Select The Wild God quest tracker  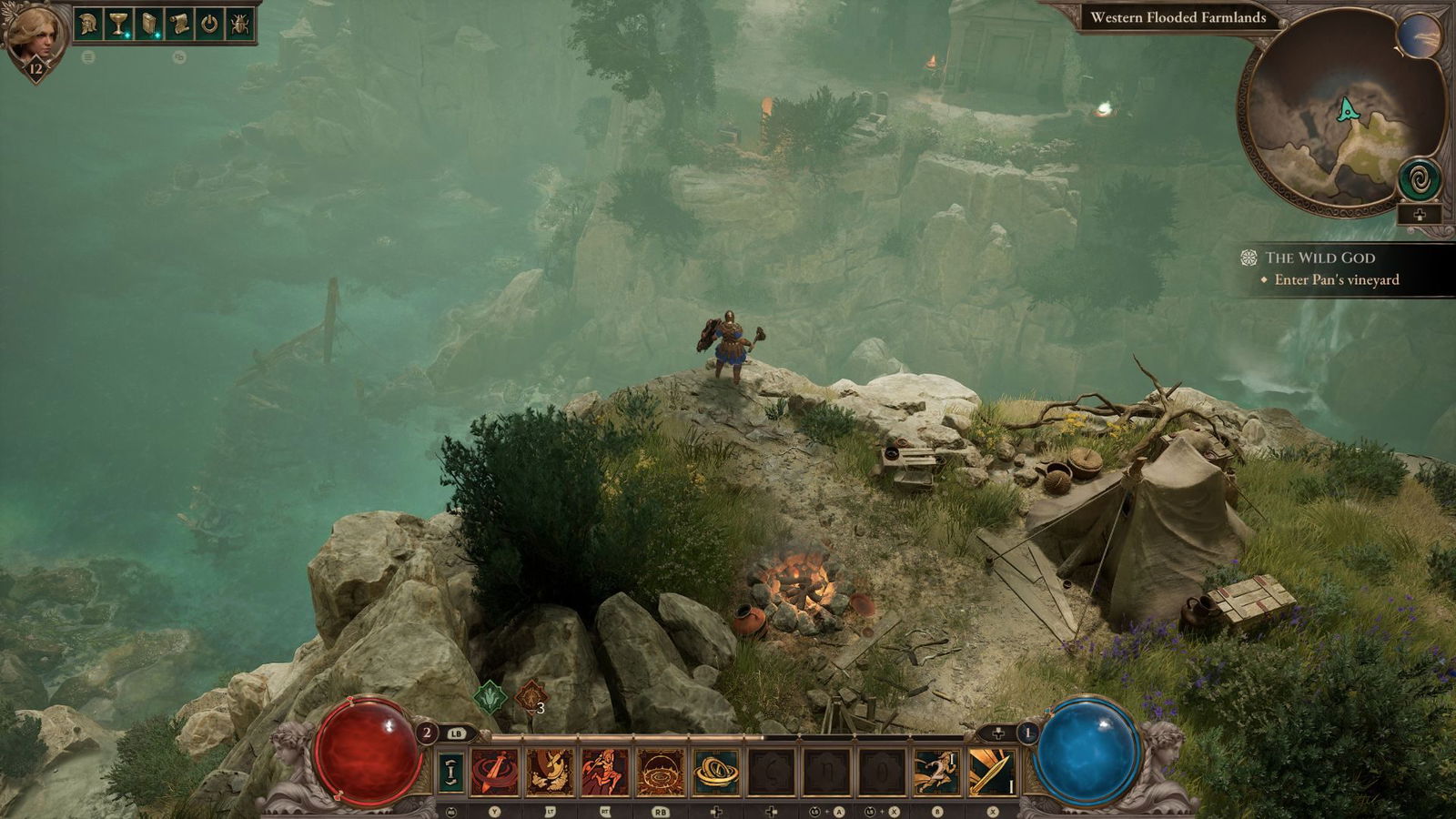[1319, 258]
